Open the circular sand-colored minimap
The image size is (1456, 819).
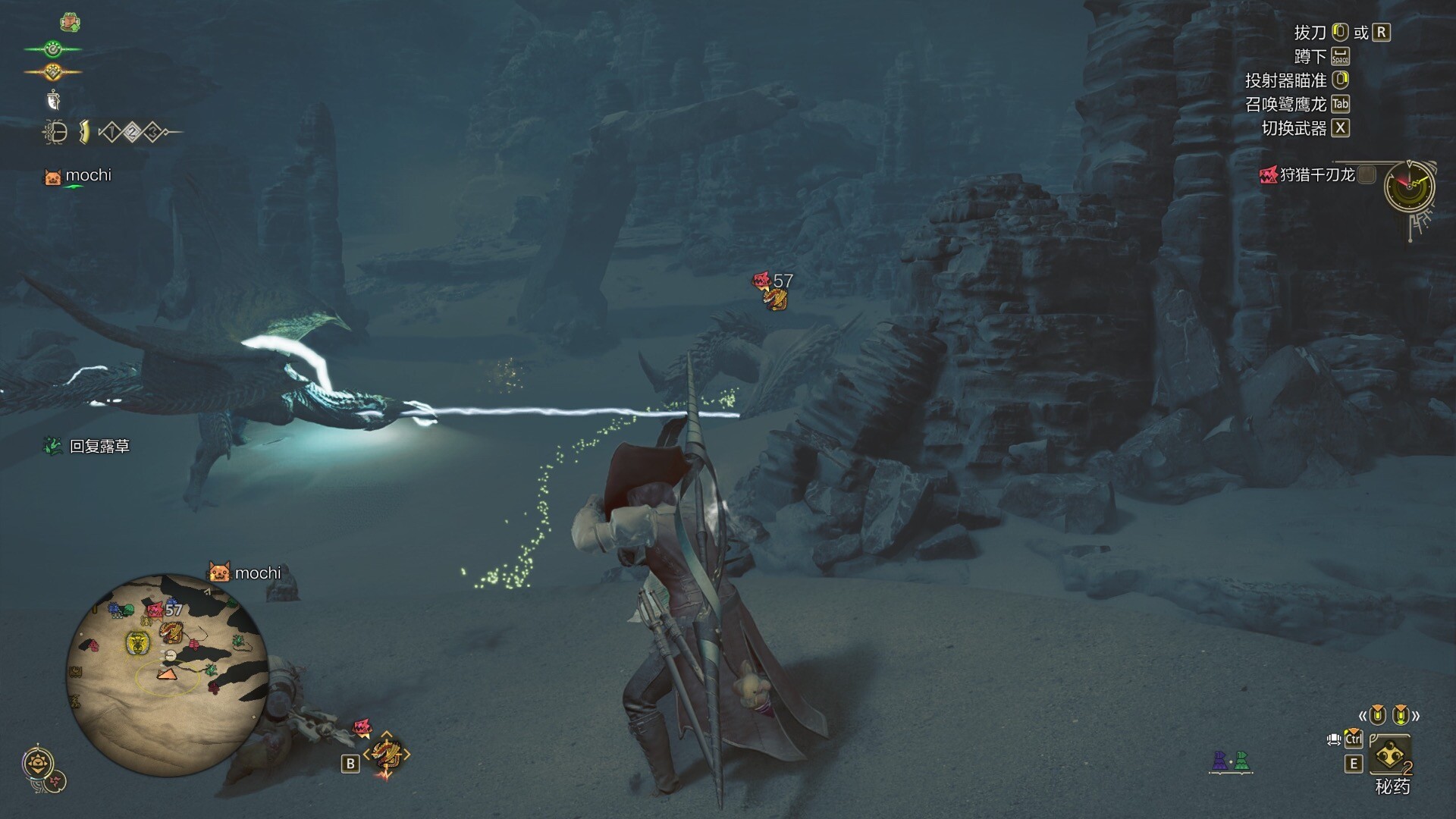point(167,675)
